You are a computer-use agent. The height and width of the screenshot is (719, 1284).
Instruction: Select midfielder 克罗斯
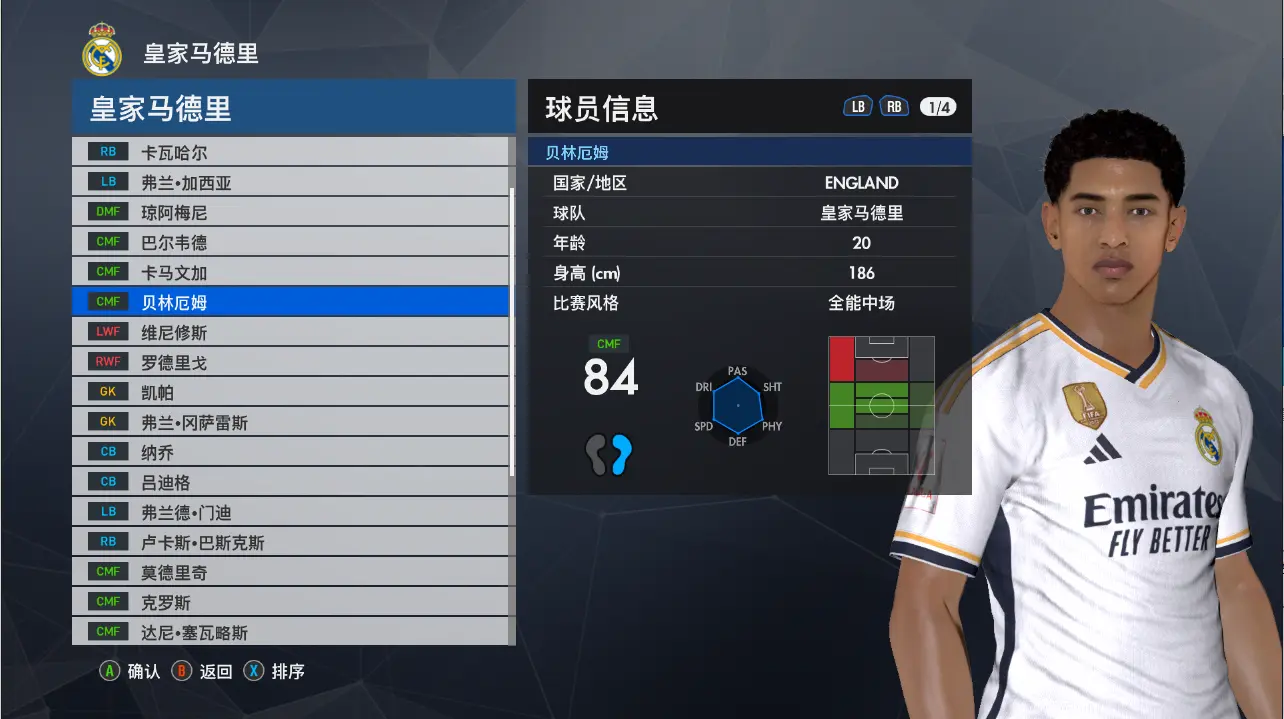click(x=290, y=602)
